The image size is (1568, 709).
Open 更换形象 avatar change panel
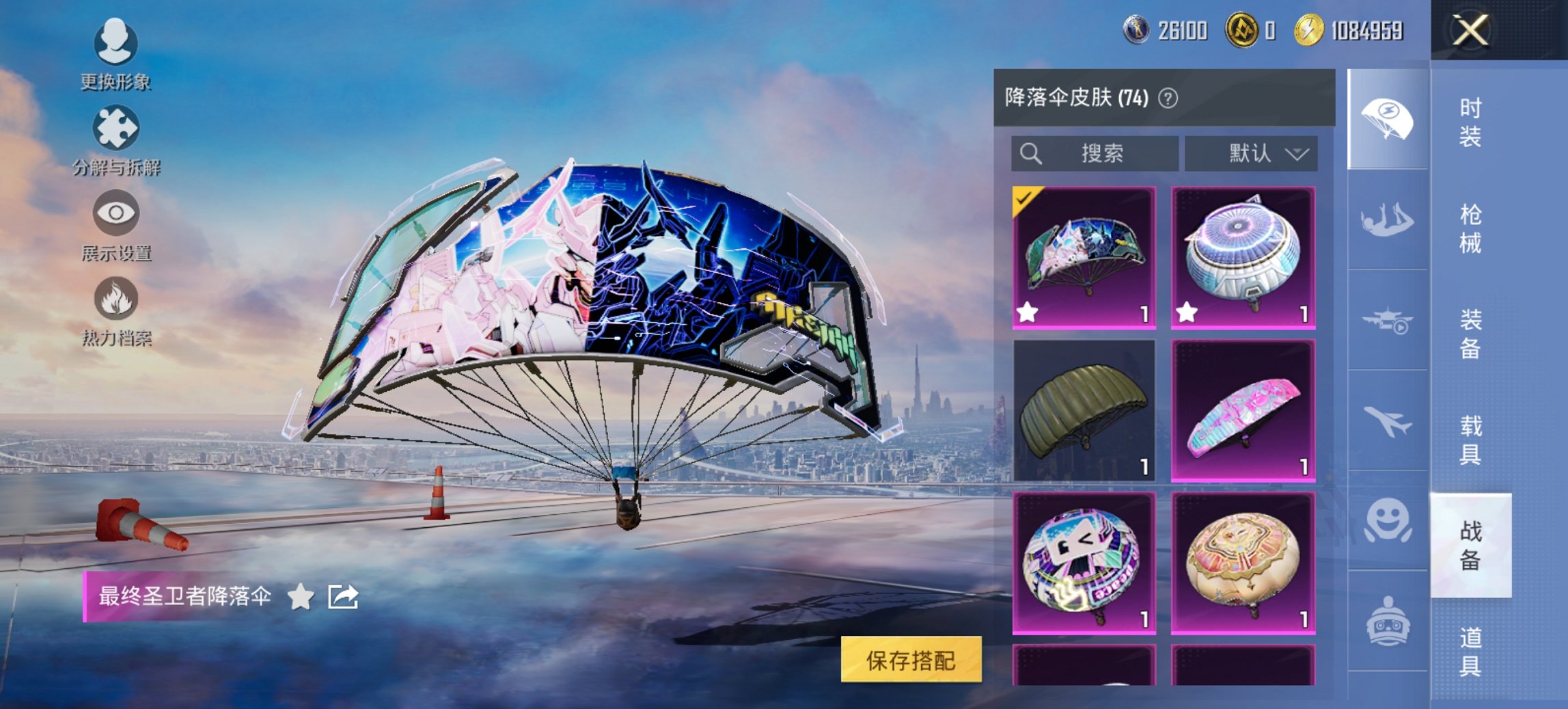click(x=115, y=46)
